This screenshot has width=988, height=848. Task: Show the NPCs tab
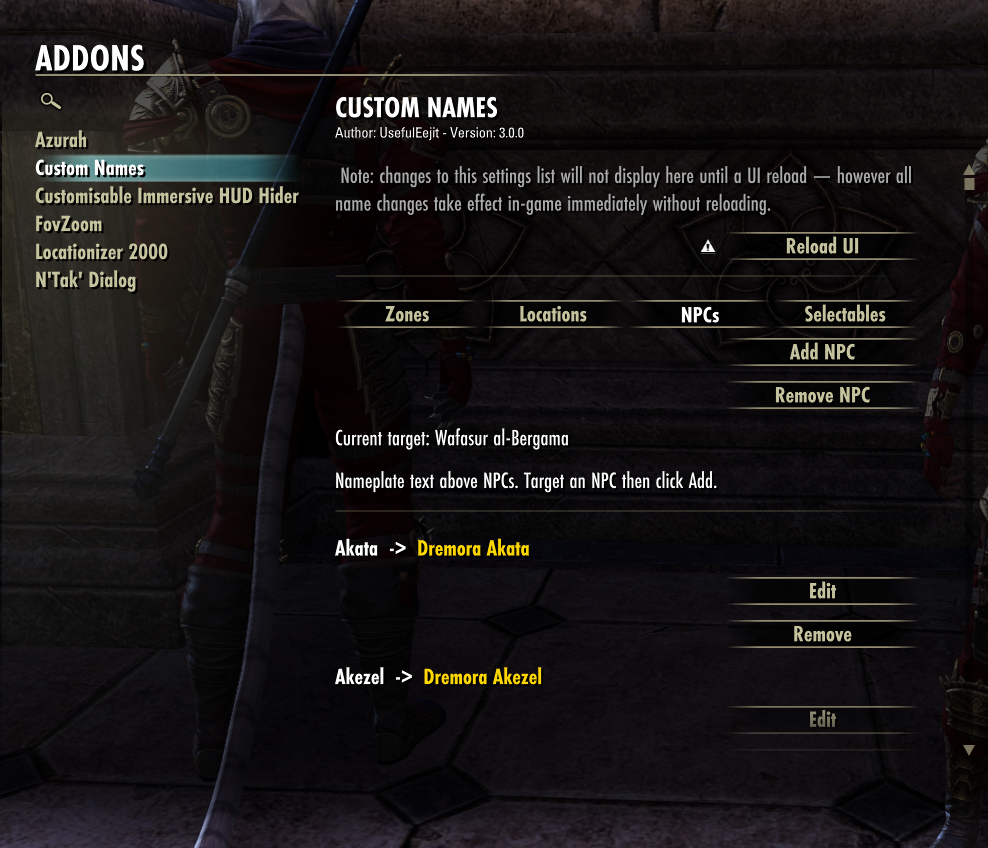700,315
